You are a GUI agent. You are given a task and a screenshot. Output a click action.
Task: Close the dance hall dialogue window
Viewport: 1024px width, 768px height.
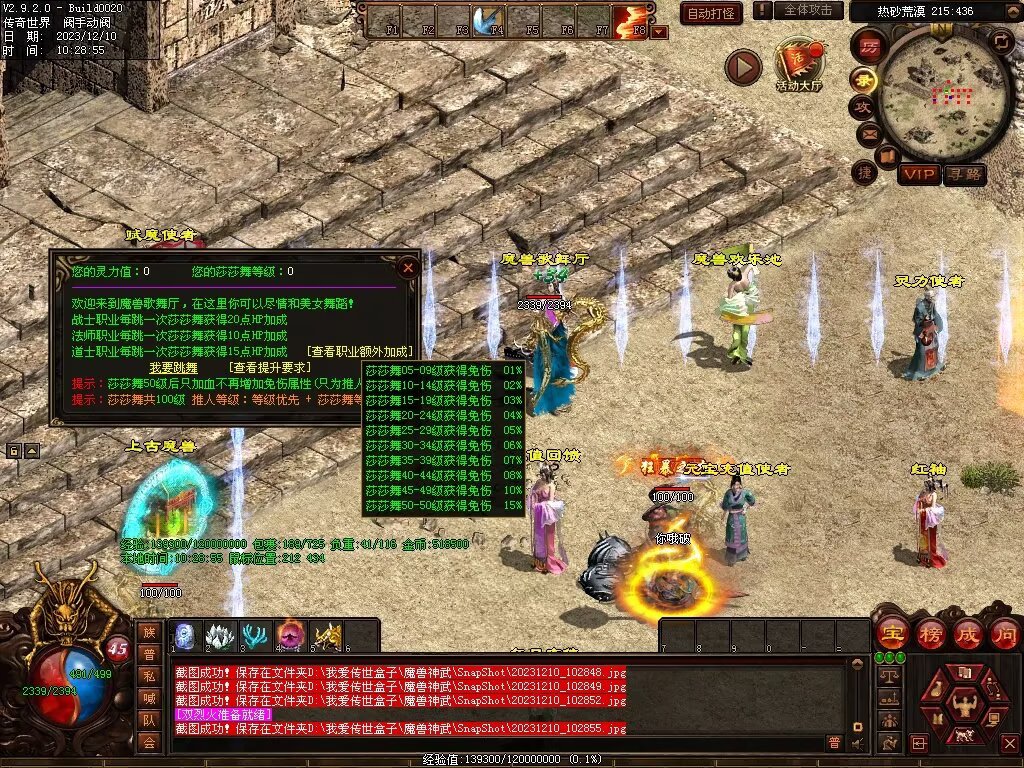click(407, 267)
